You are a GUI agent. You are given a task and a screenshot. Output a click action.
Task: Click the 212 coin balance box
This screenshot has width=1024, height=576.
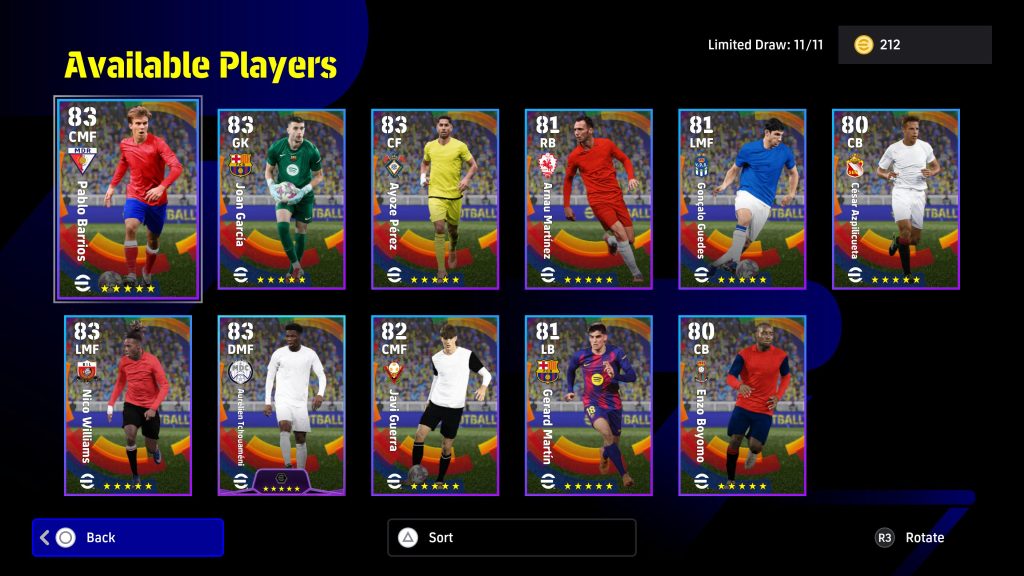click(914, 45)
